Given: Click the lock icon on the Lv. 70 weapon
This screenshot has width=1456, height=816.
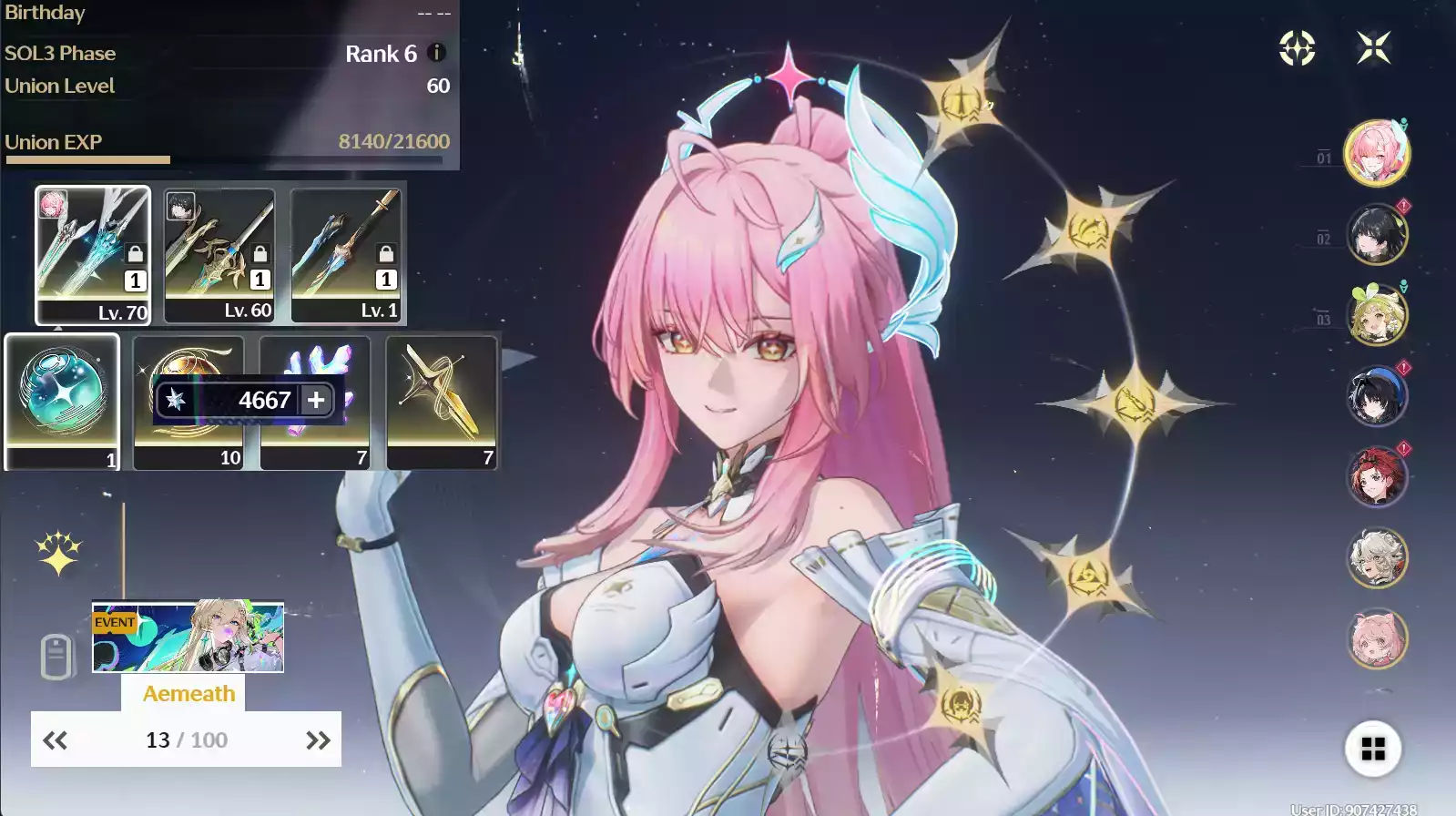Looking at the screenshot, I should pyautogui.click(x=133, y=254).
